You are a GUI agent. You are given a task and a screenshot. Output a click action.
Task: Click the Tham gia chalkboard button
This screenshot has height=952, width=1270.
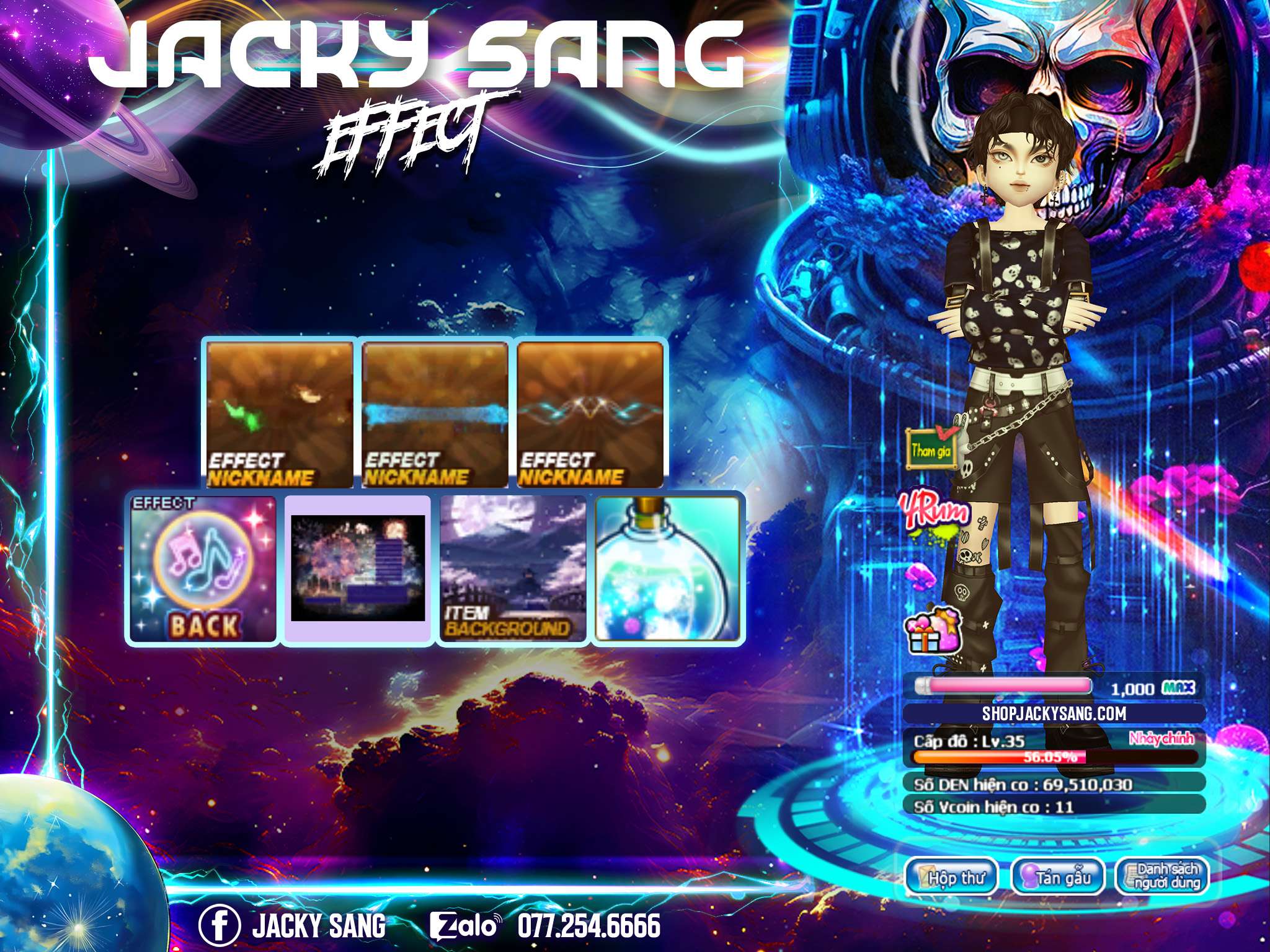tap(930, 449)
